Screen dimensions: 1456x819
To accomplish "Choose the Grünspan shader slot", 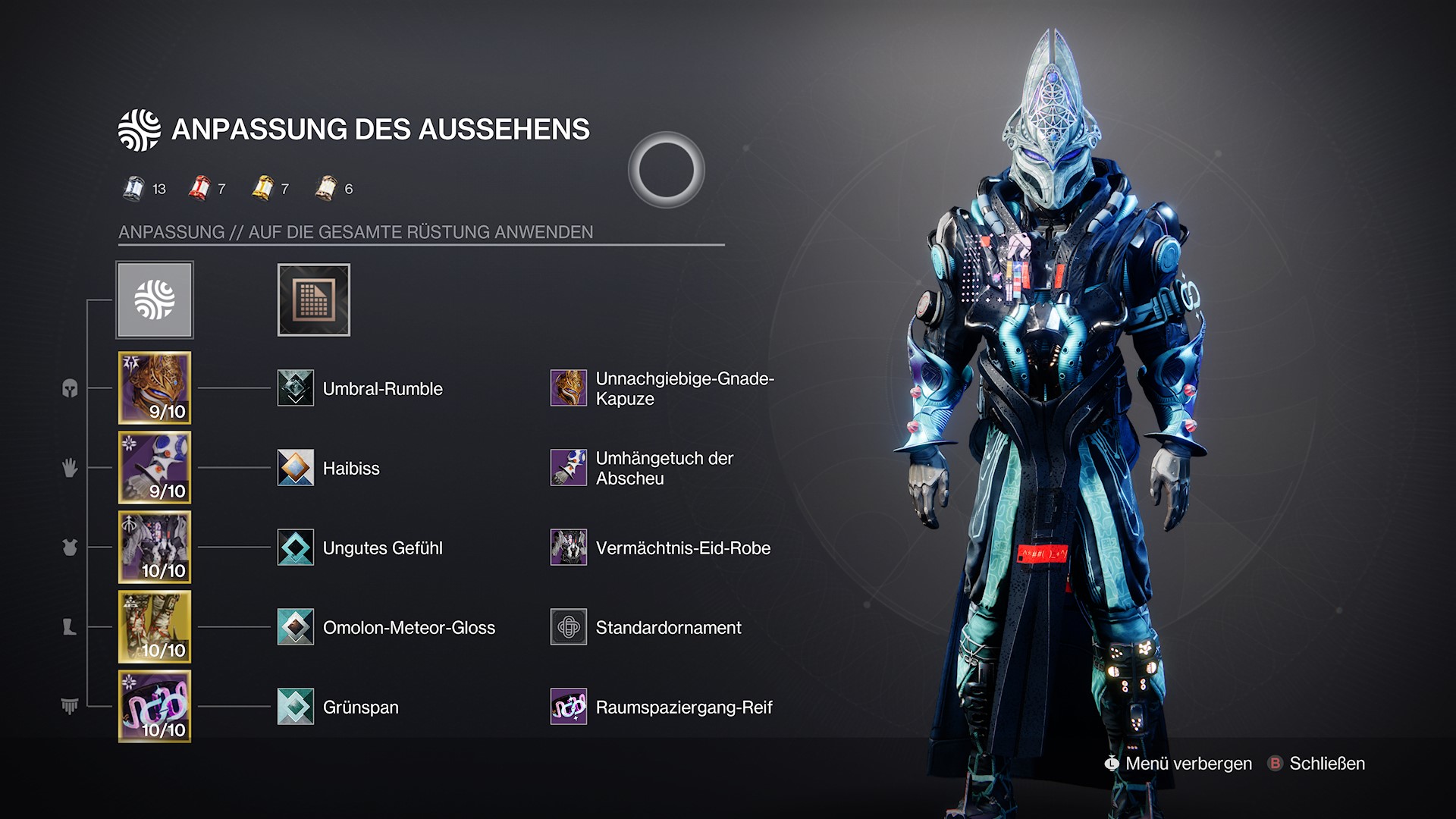I will pyautogui.click(x=296, y=707).
